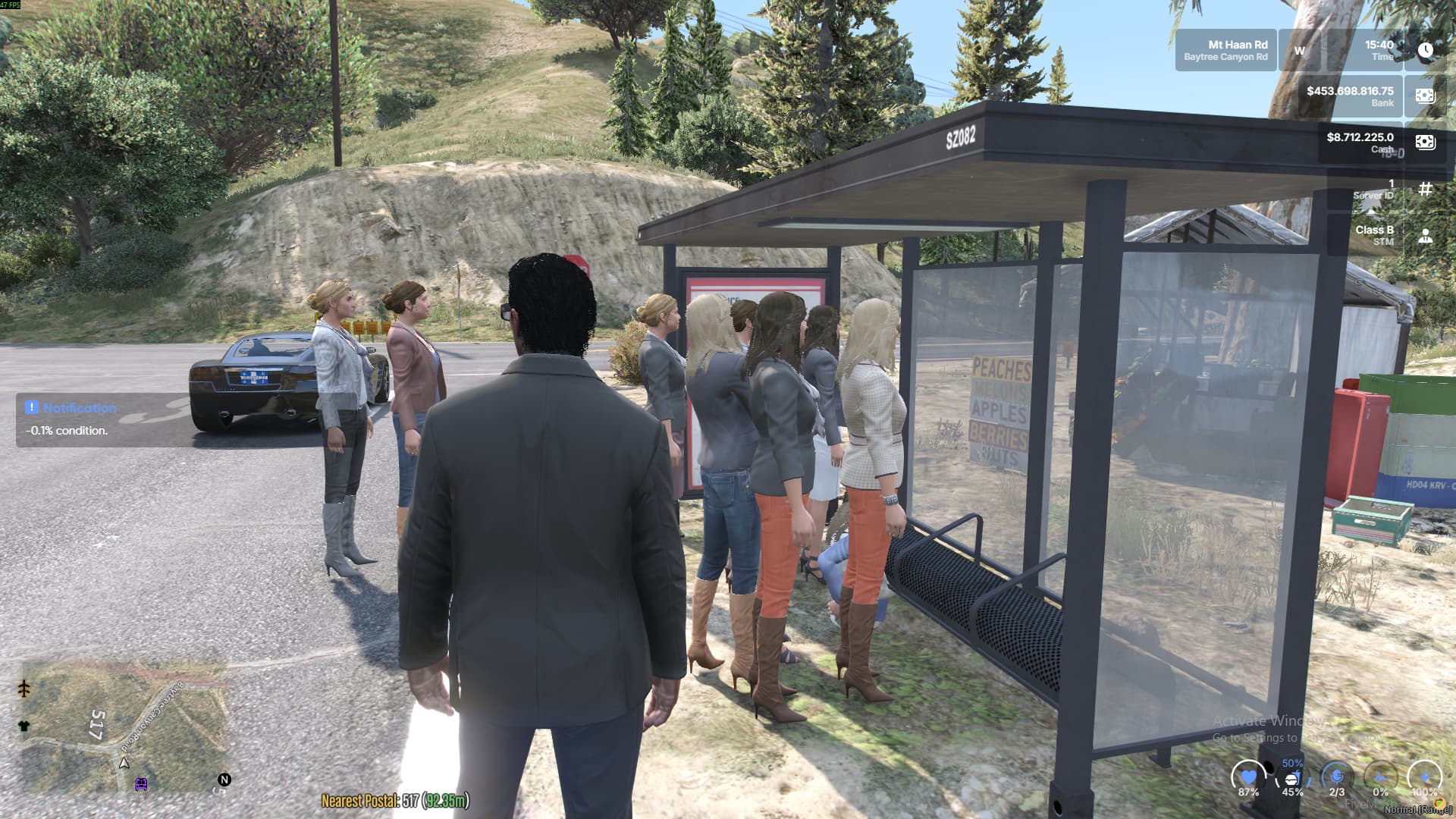The height and width of the screenshot is (819, 1456).
Task: Click the burger hunger icon showing 45%
Action: (1291, 779)
